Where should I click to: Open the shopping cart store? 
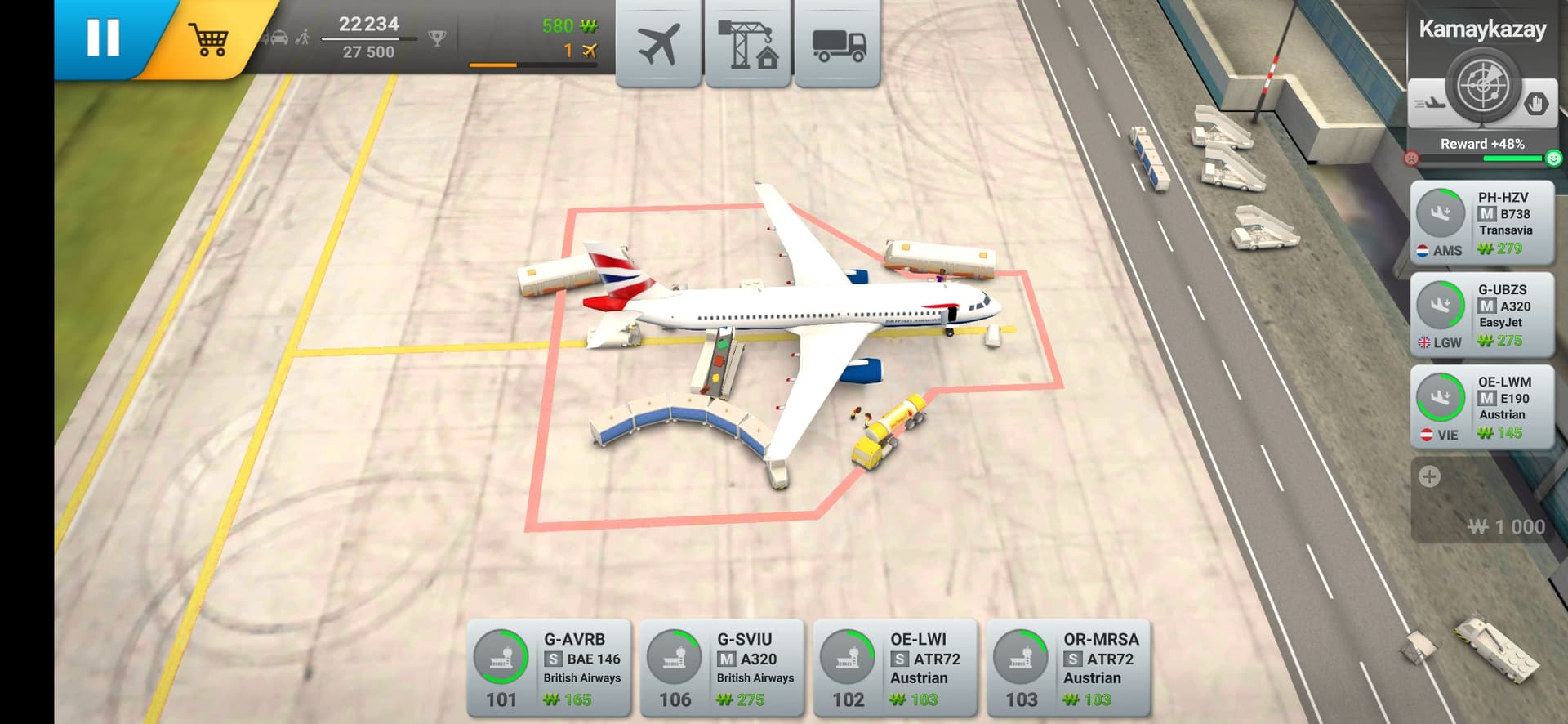click(x=209, y=39)
